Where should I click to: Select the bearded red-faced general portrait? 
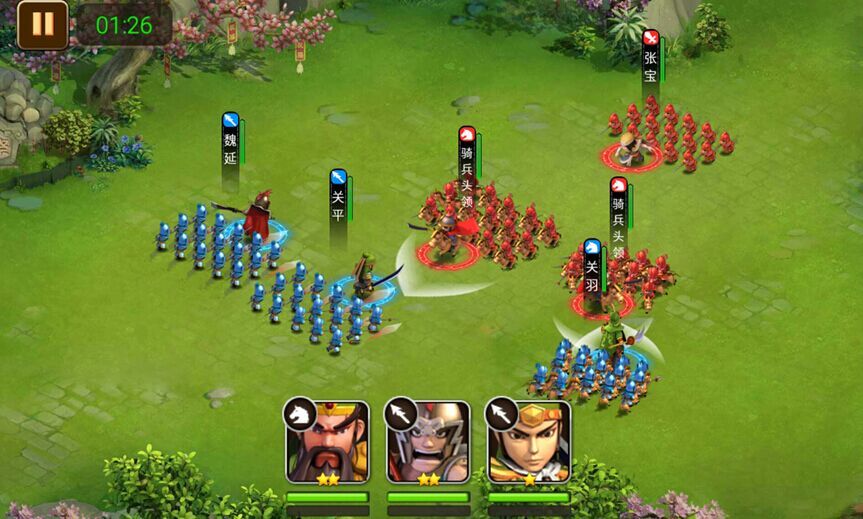point(328,442)
